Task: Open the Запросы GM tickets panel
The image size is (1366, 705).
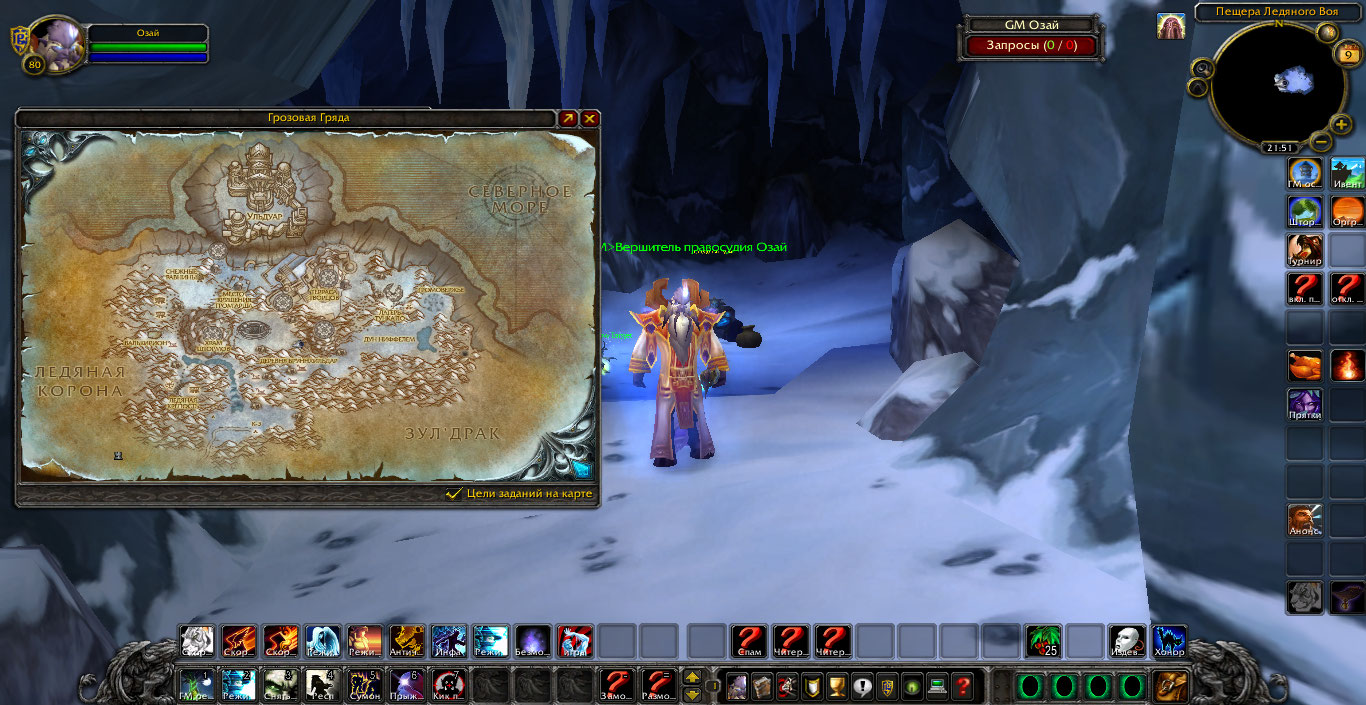Action: pos(1031,45)
